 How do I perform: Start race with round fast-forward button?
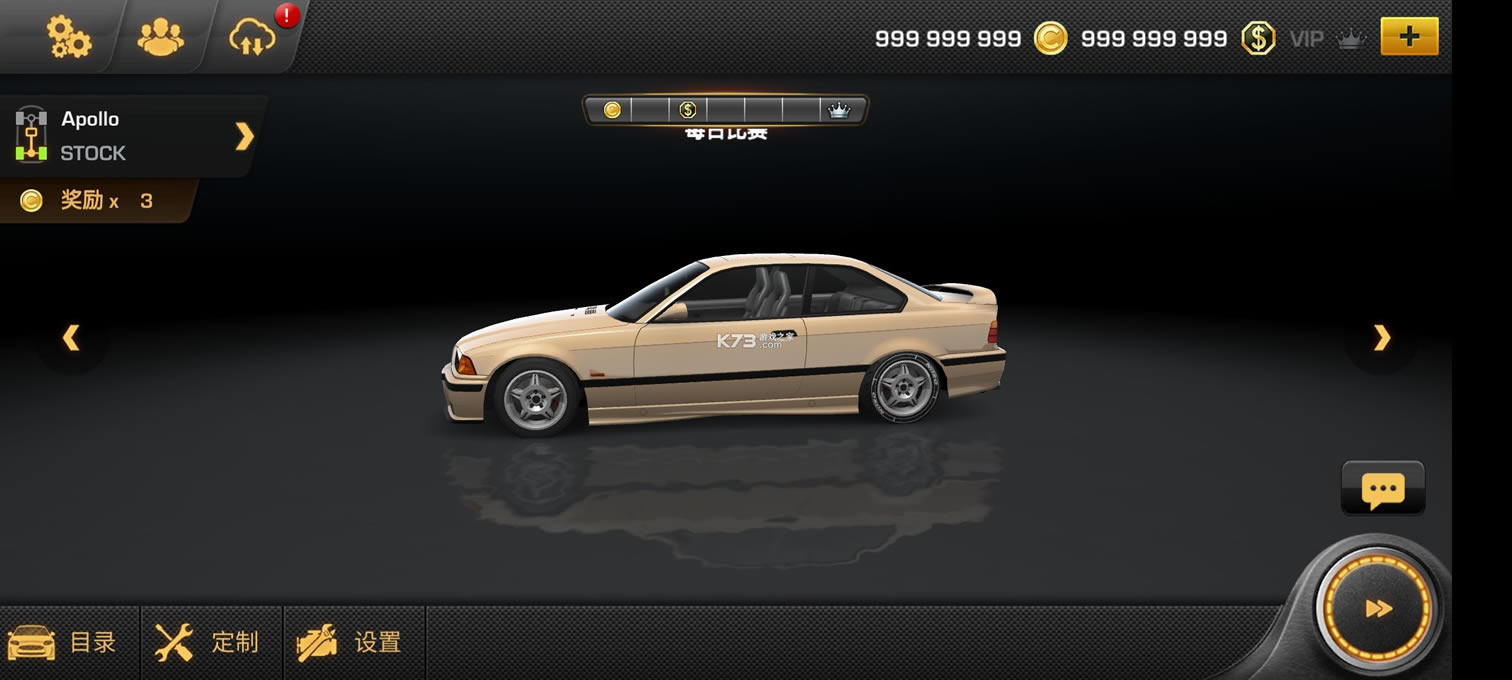point(1378,608)
